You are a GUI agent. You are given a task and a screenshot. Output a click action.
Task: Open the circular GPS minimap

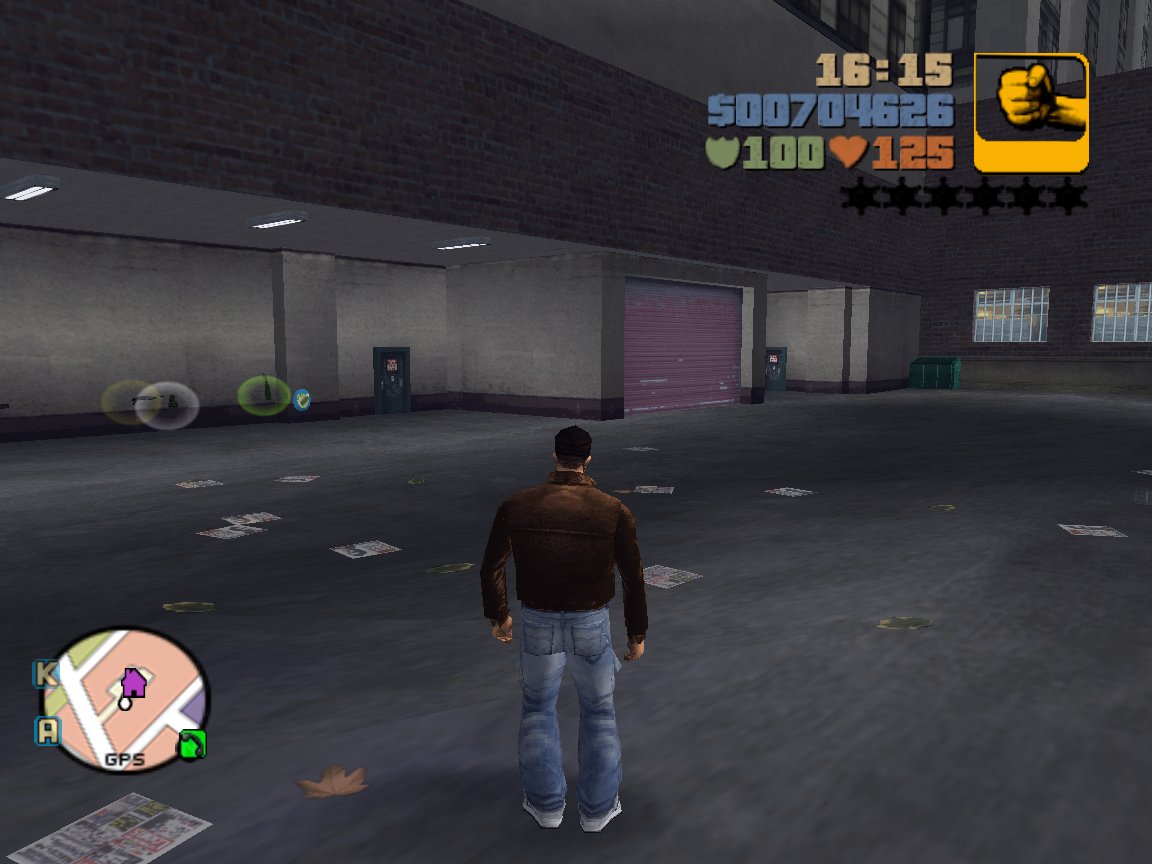(124, 700)
